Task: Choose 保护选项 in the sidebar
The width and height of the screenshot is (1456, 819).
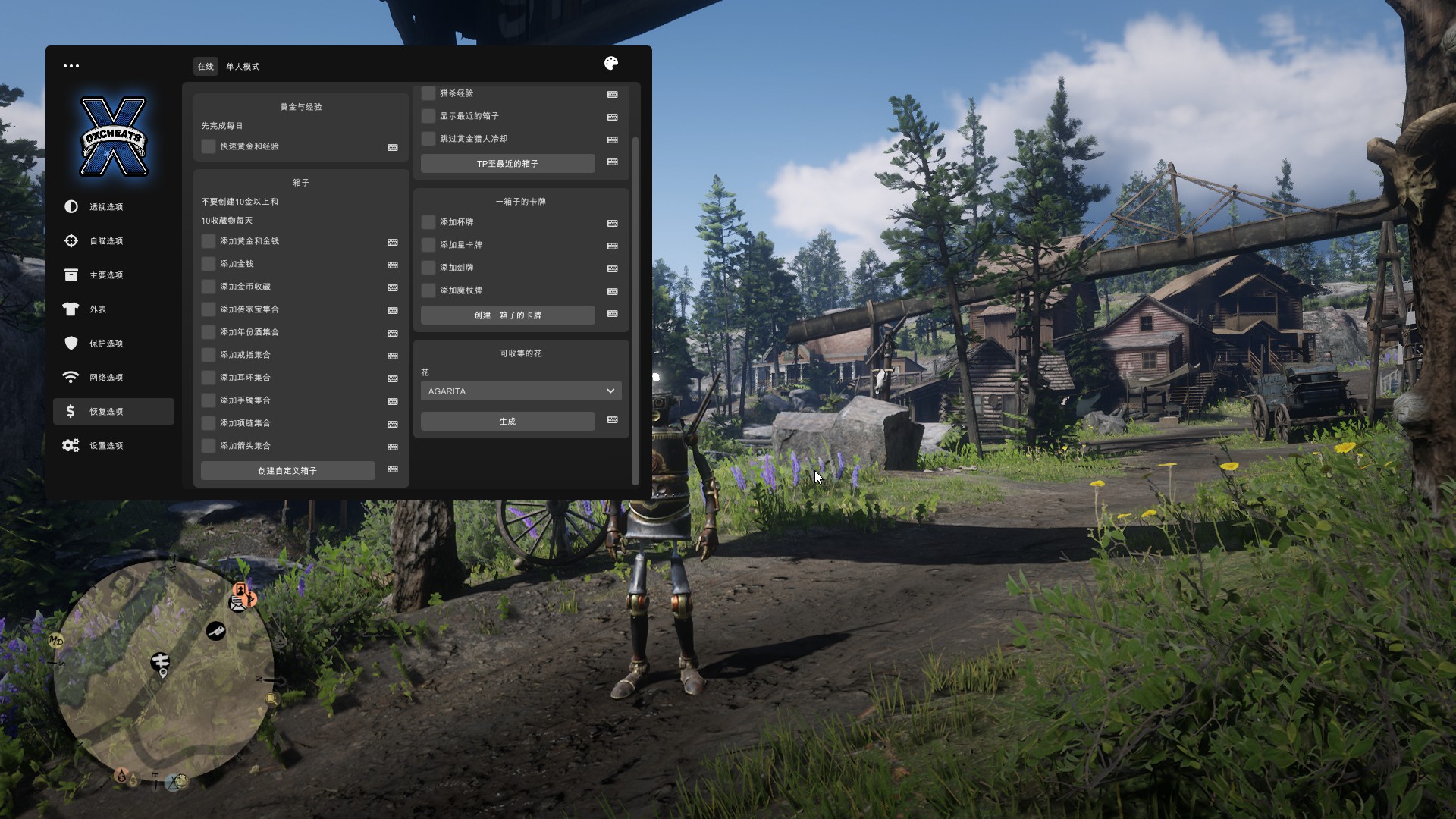Action: coord(106,344)
